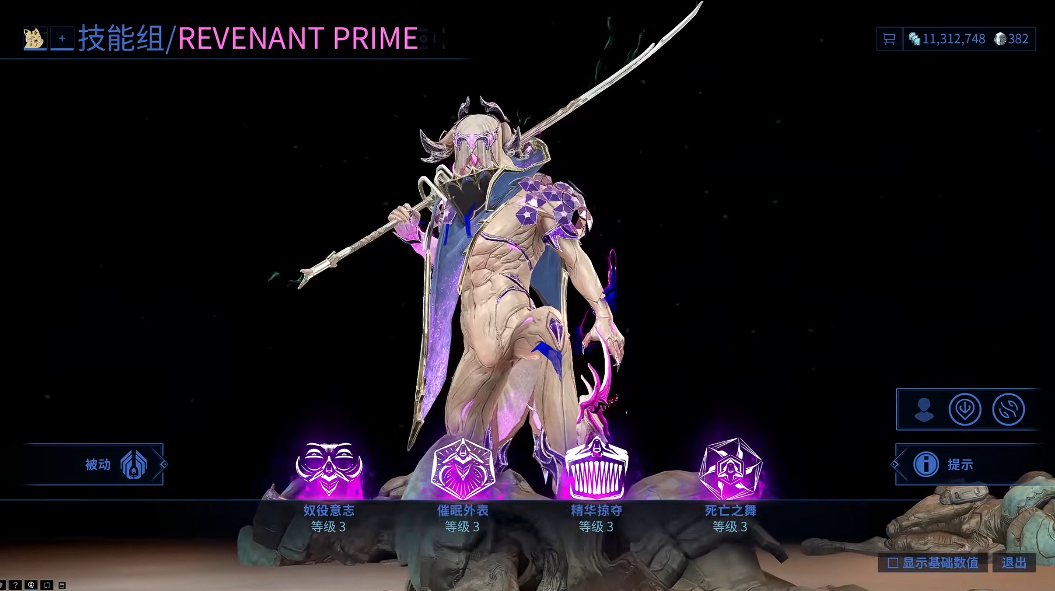Viewport: 1055px width, 591px height.
Task: Open the market shopping cart icon
Action: pyautogui.click(x=888, y=39)
